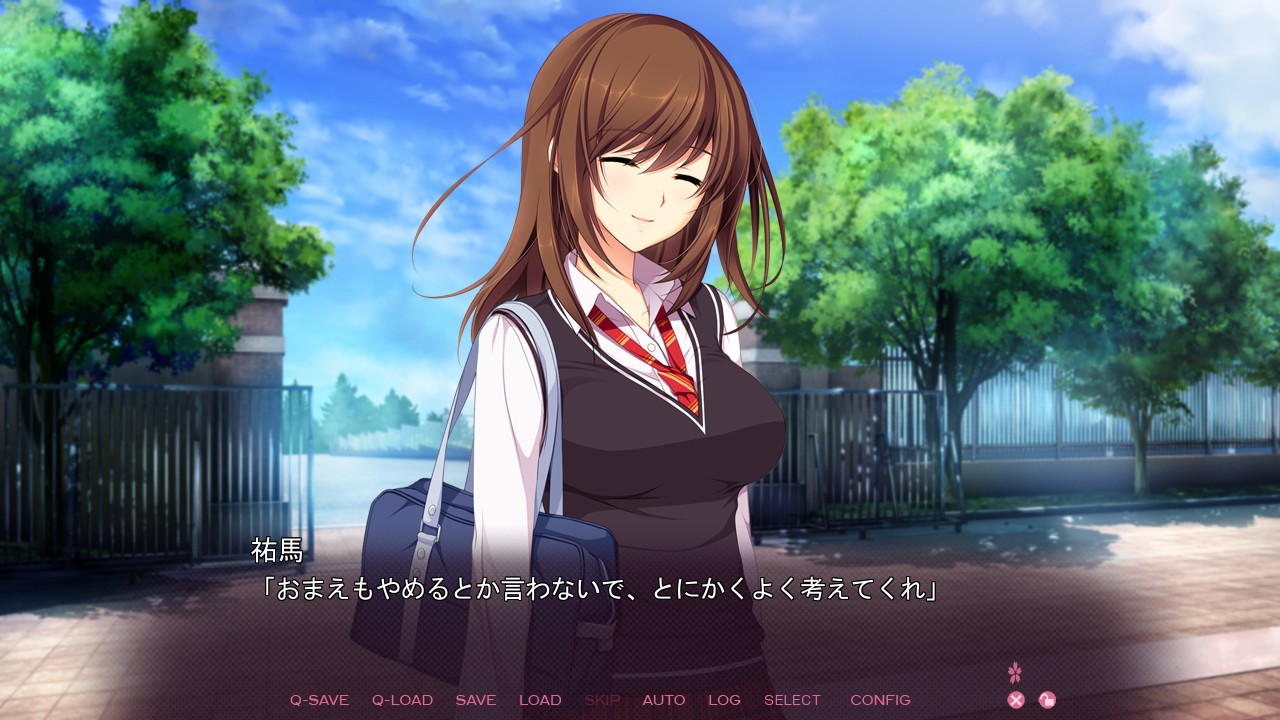This screenshot has height=720, width=1280.
Task: Load a saved game with LOAD
Action: tap(540, 700)
